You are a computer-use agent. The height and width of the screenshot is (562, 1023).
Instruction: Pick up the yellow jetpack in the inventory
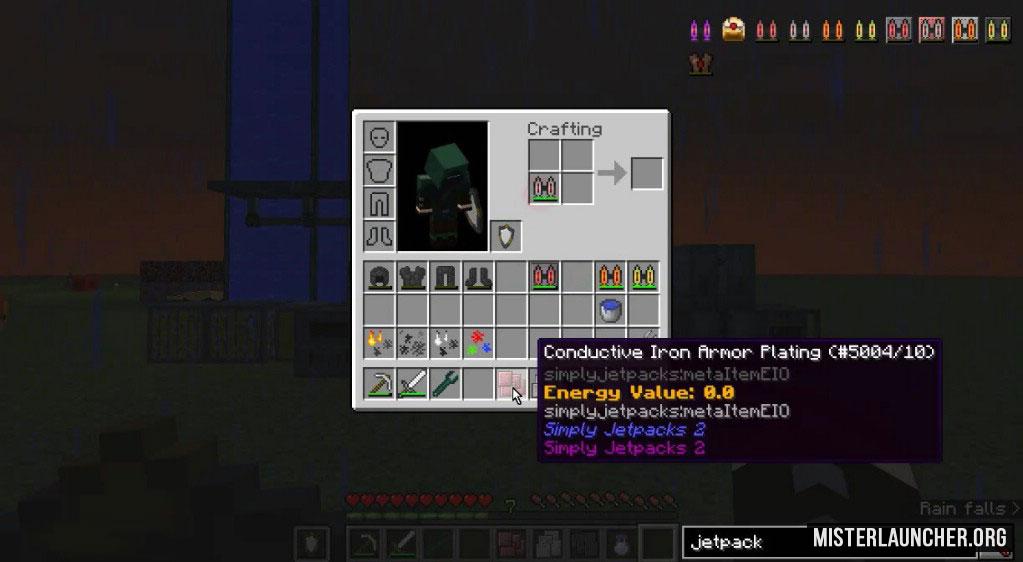tap(643, 277)
